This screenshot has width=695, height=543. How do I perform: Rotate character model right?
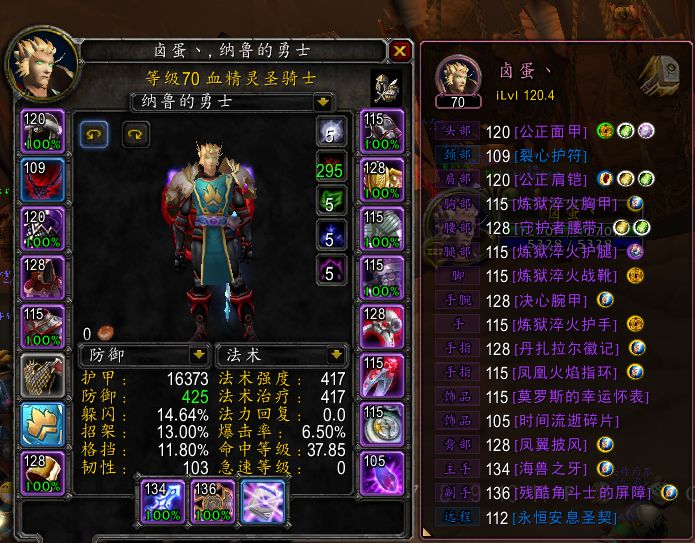[134, 133]
